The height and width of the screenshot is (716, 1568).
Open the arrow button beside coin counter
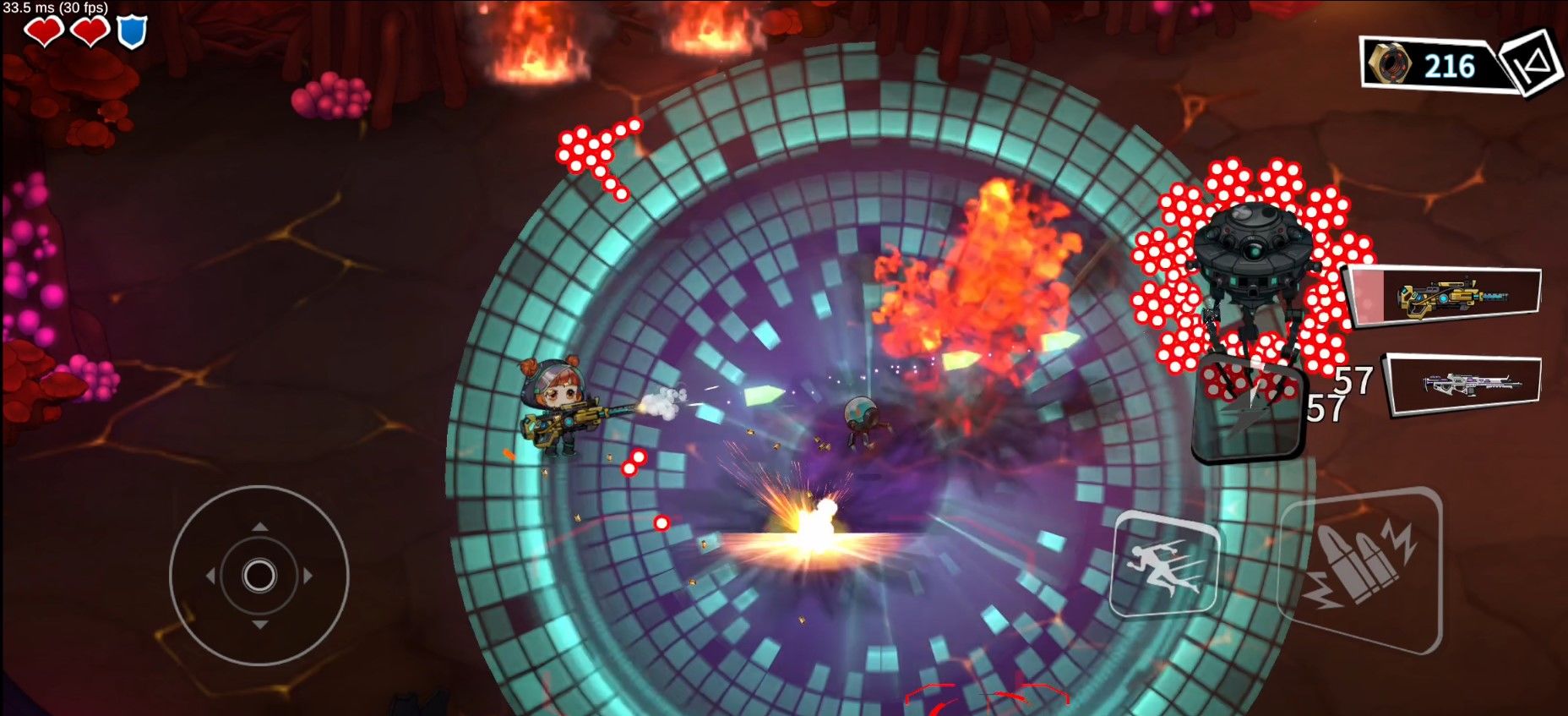[1532, 61]
